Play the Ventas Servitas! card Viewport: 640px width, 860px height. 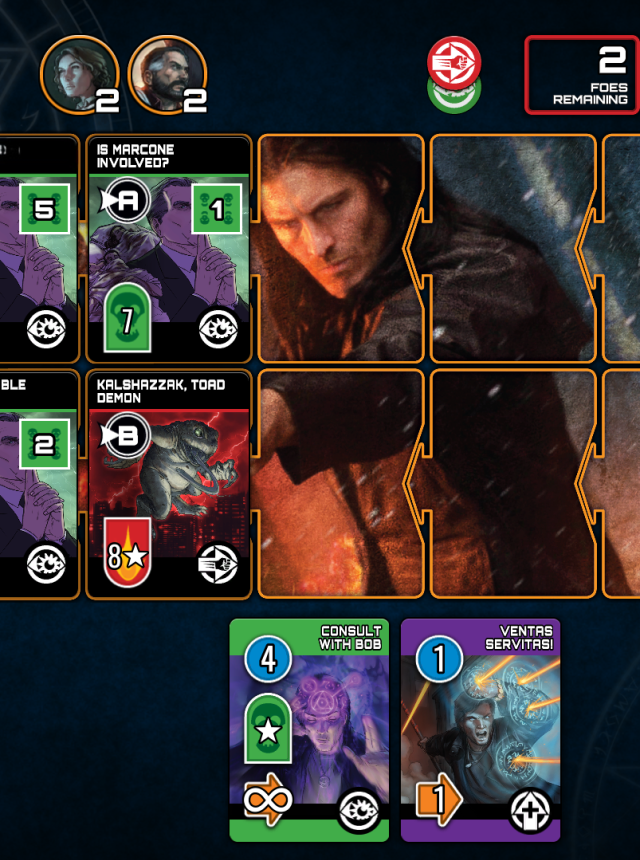coord(480,729)
